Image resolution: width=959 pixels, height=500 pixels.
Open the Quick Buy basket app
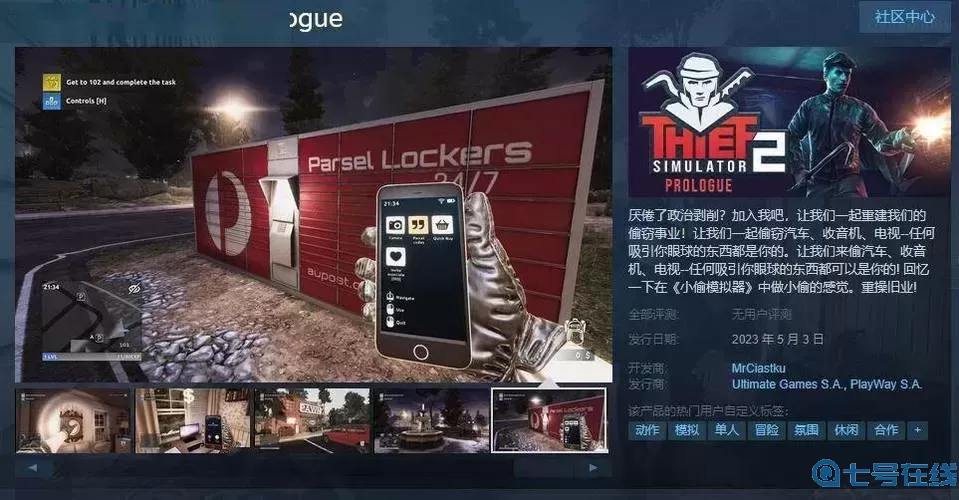(443, 225)
